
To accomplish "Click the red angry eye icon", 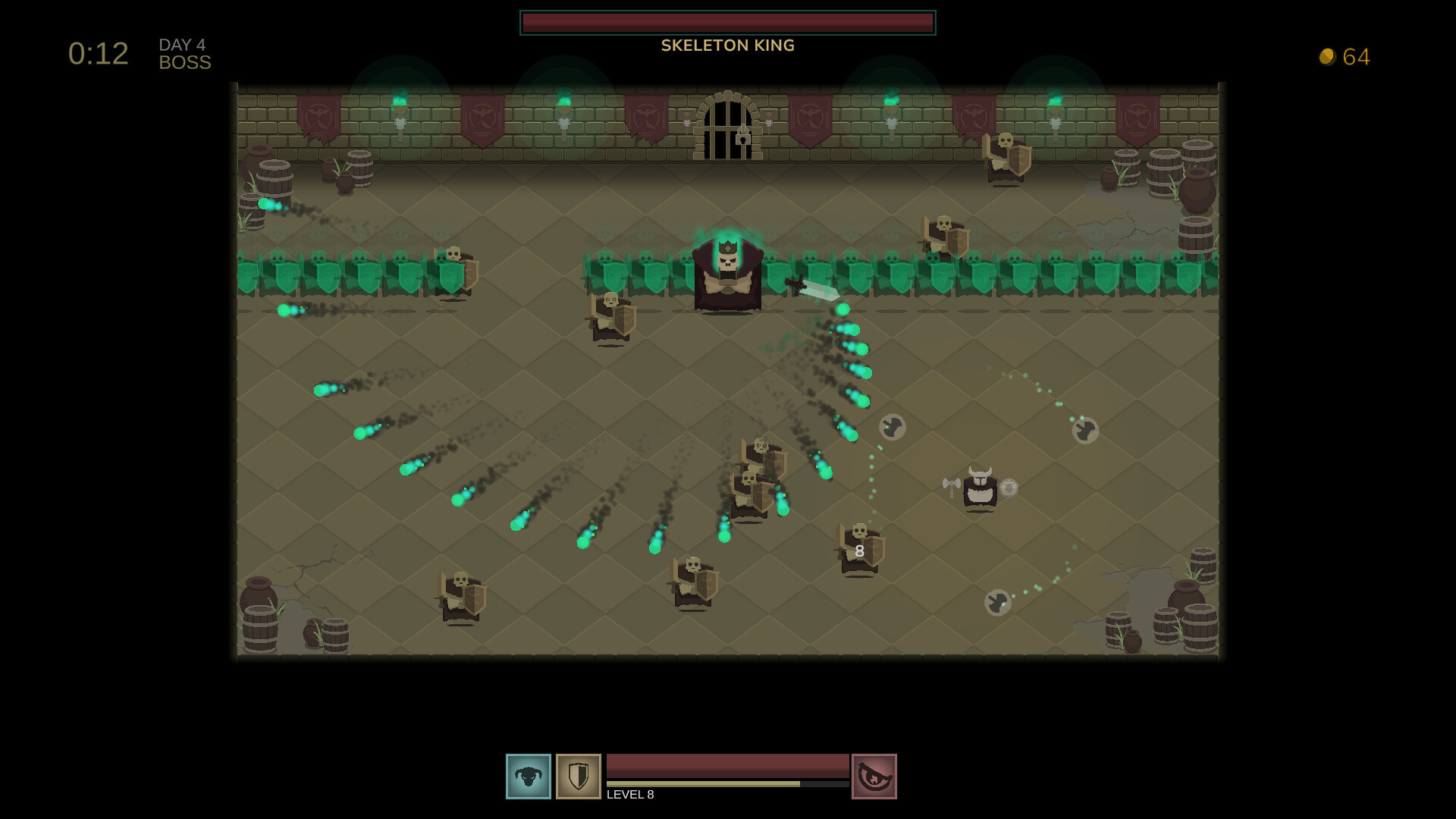I will pos(874,776).
